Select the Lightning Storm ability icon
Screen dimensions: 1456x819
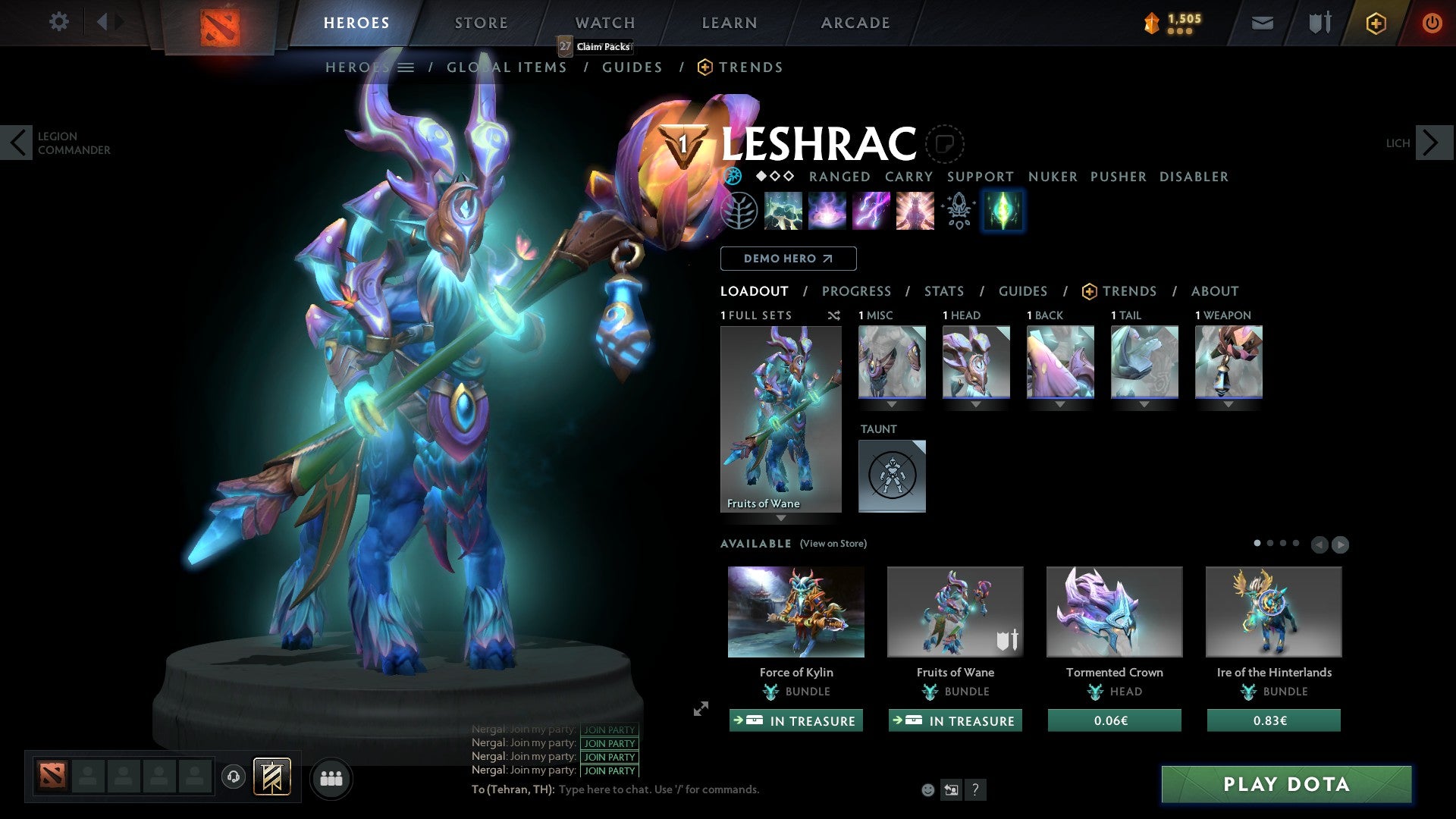(871, 210)
